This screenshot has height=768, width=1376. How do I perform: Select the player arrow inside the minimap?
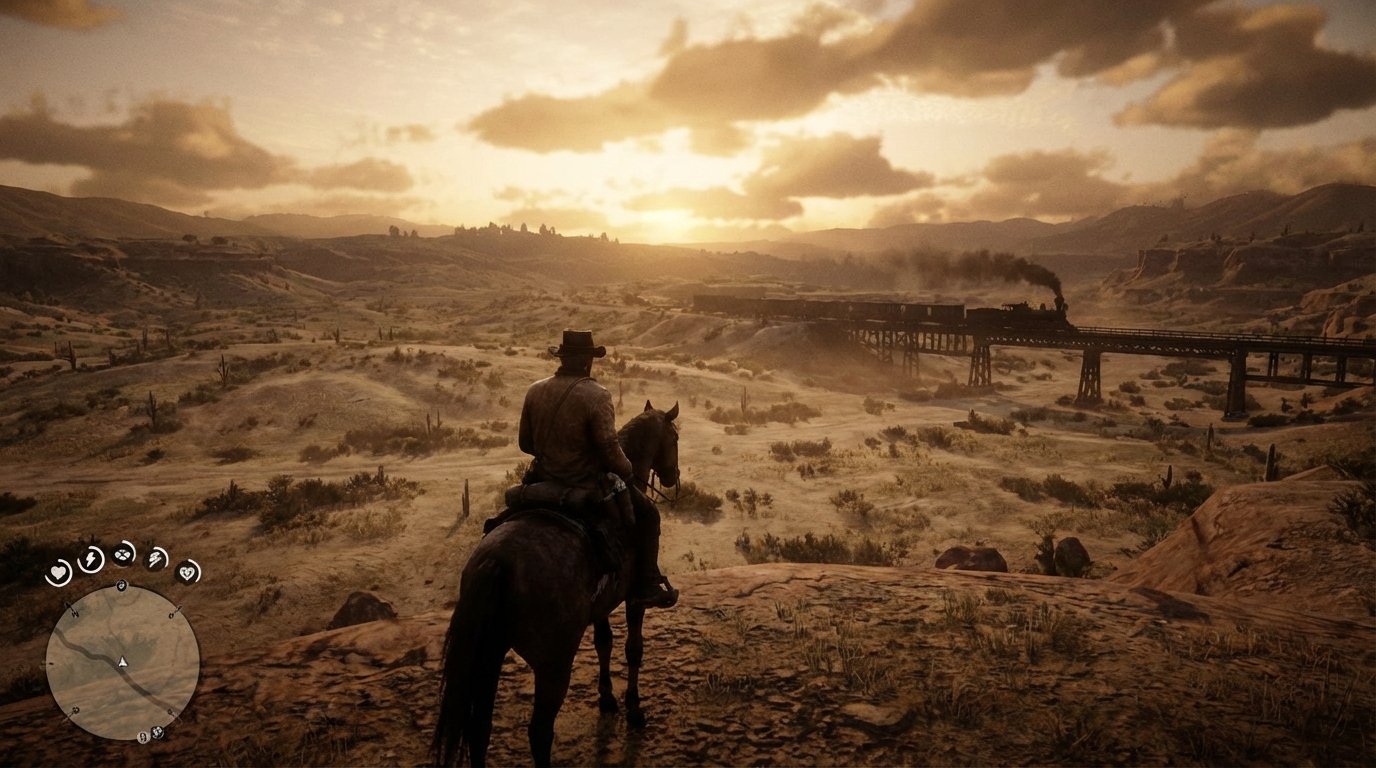pyautogui.click(x=122, y=662)
